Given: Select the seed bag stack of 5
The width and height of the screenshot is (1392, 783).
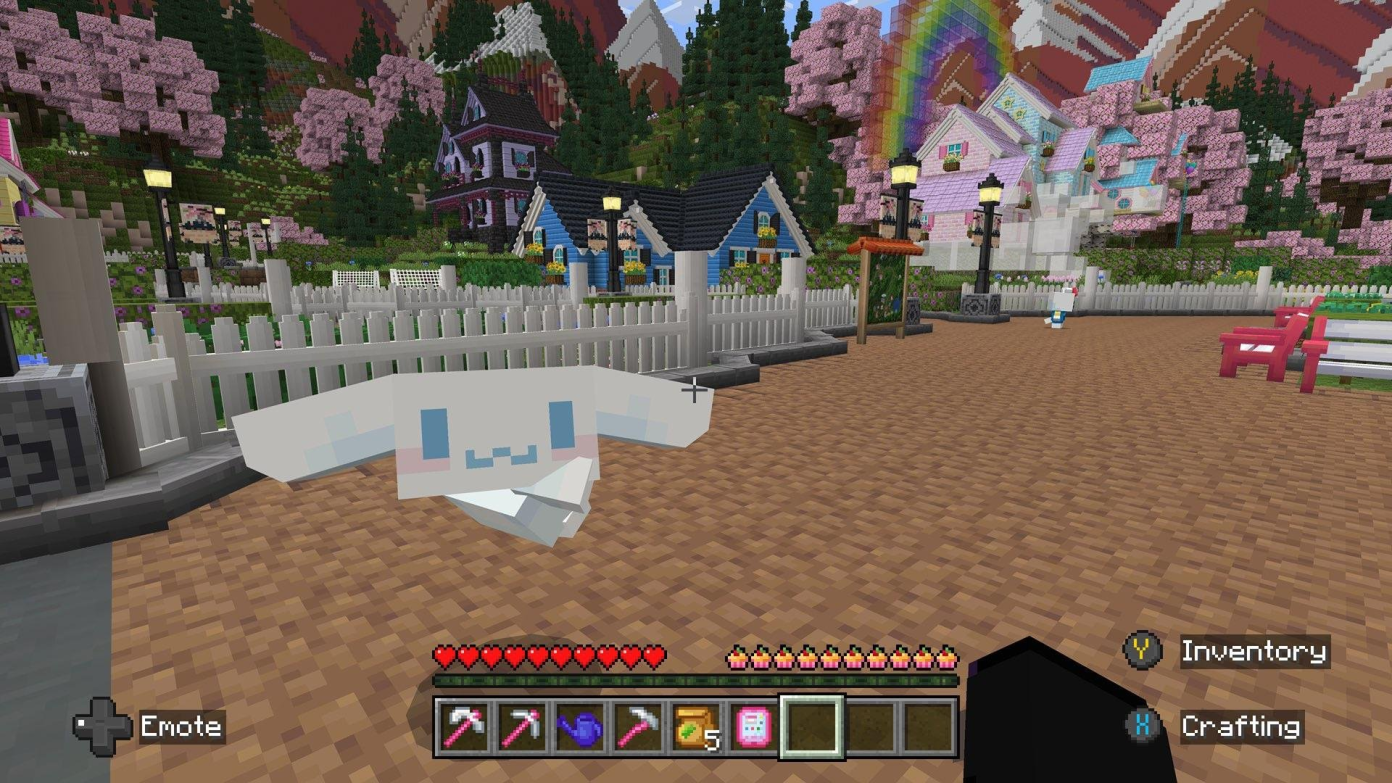Looking at the screenshot, I should coord(695,726).
